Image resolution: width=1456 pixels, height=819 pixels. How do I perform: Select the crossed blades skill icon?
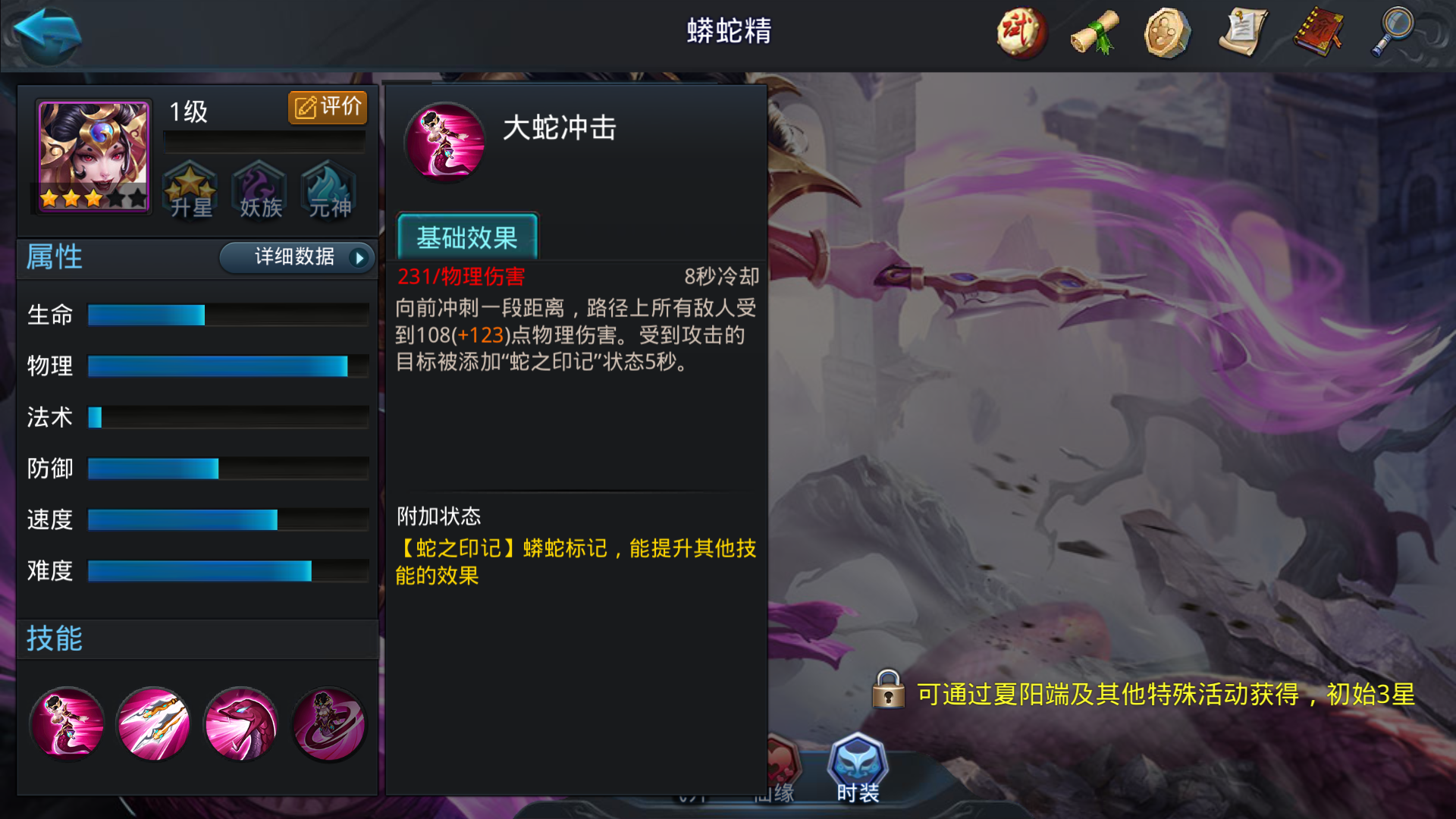pos(154,724)
